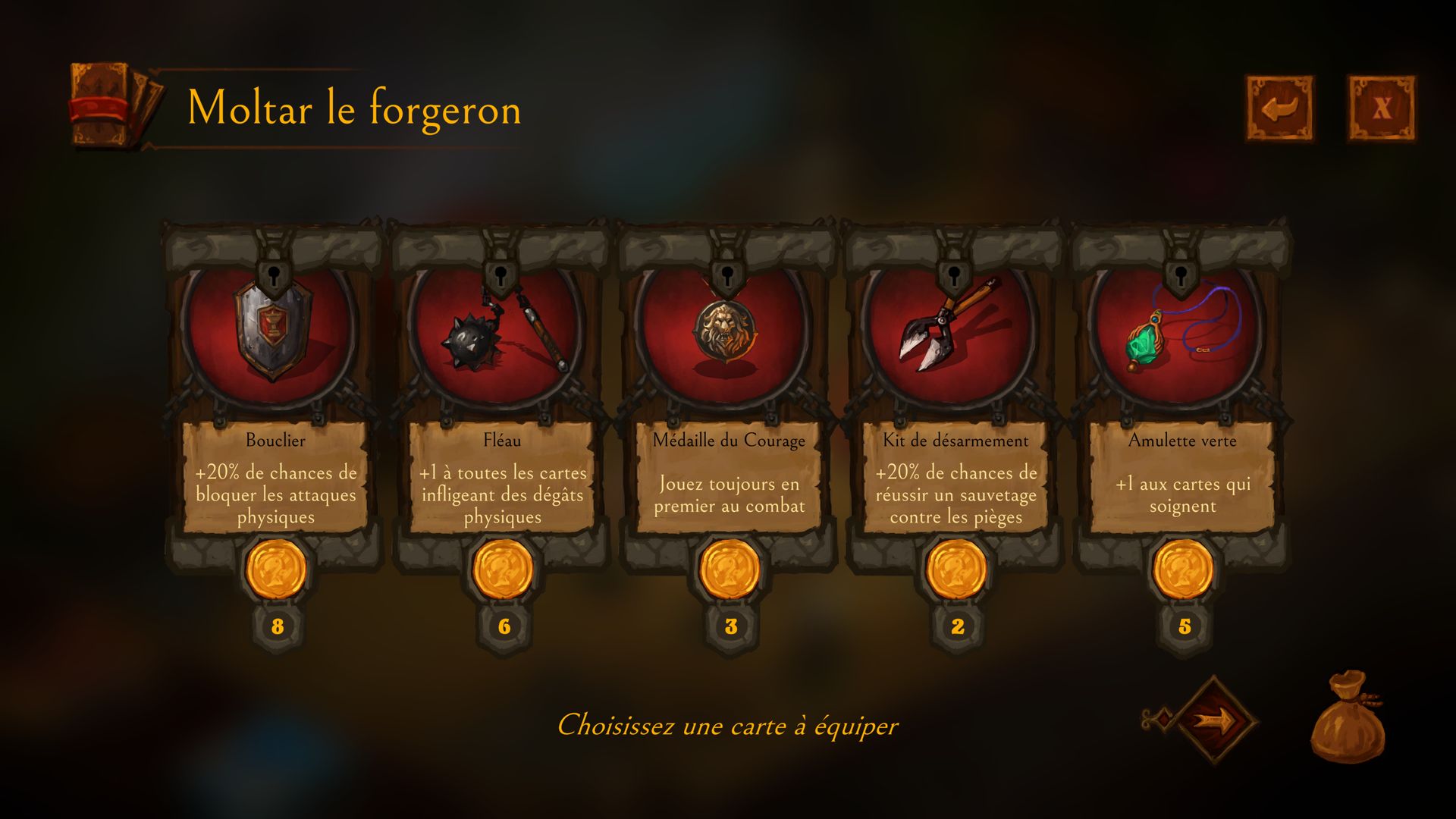Choose the Amulette verte card
The width and height of the screenshot is (1456, 819).
click(1182, 379)
